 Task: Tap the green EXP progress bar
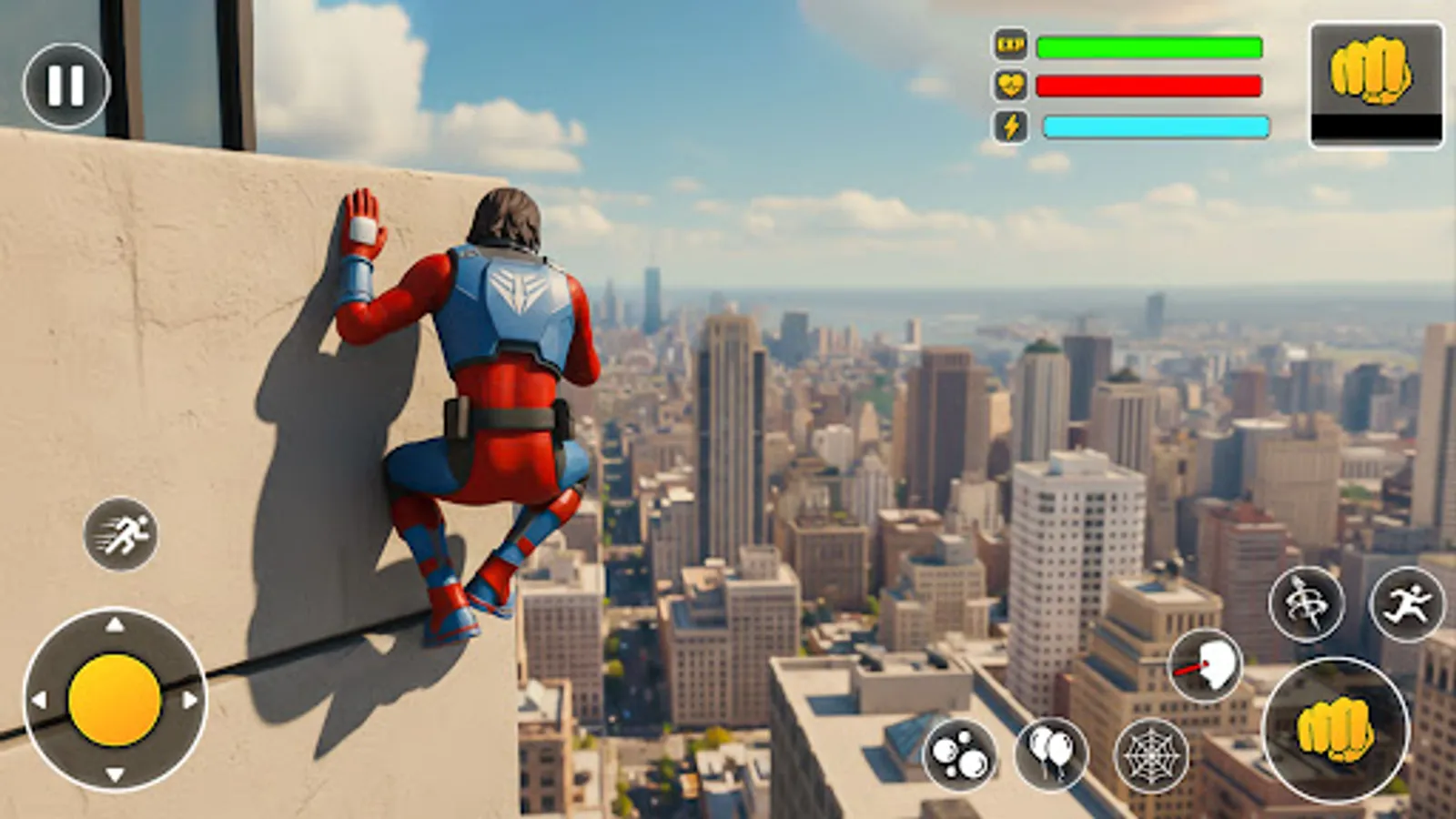[x=1151, y=43]
